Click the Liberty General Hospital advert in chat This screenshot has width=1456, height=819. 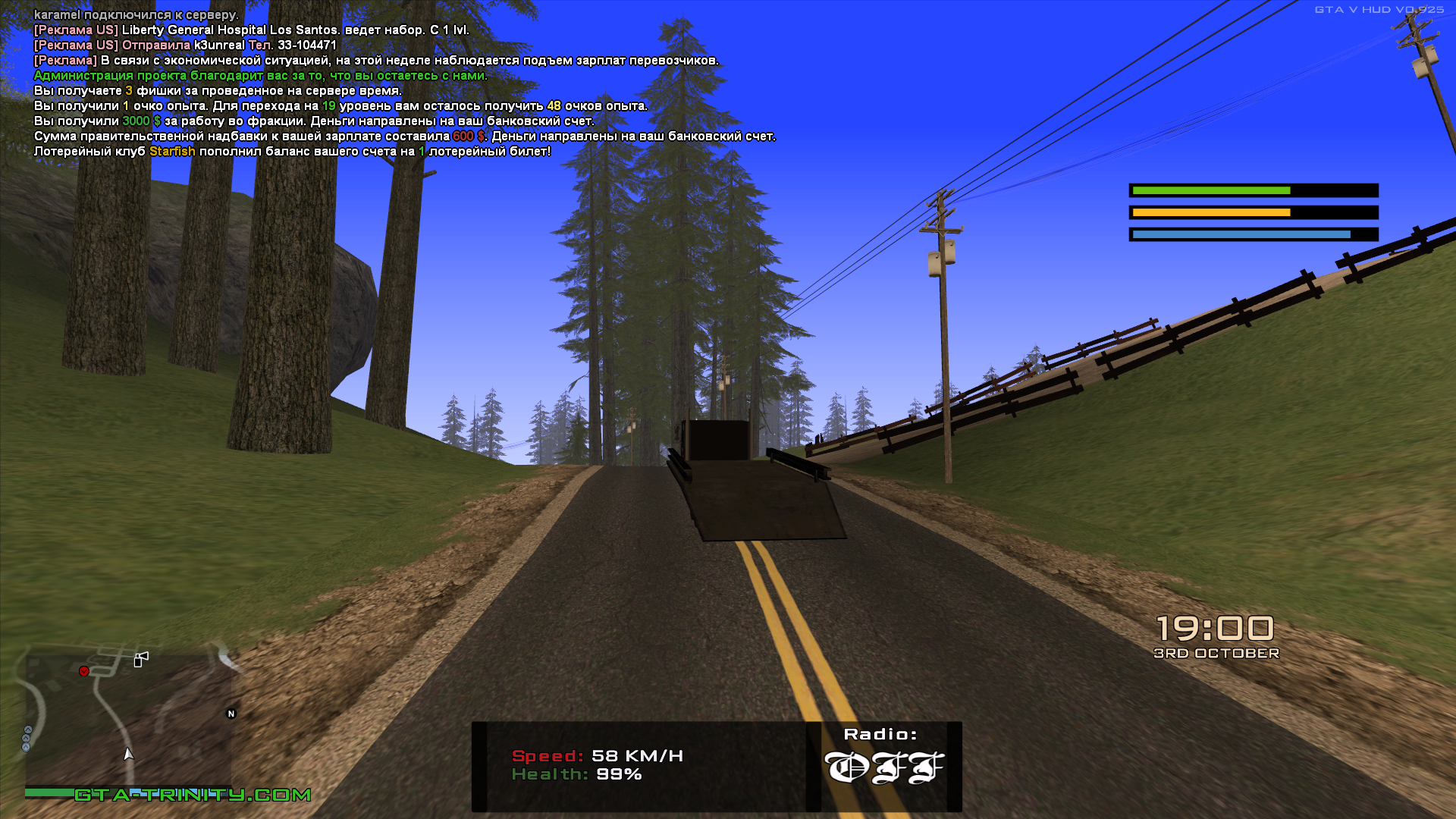[252, 30]
